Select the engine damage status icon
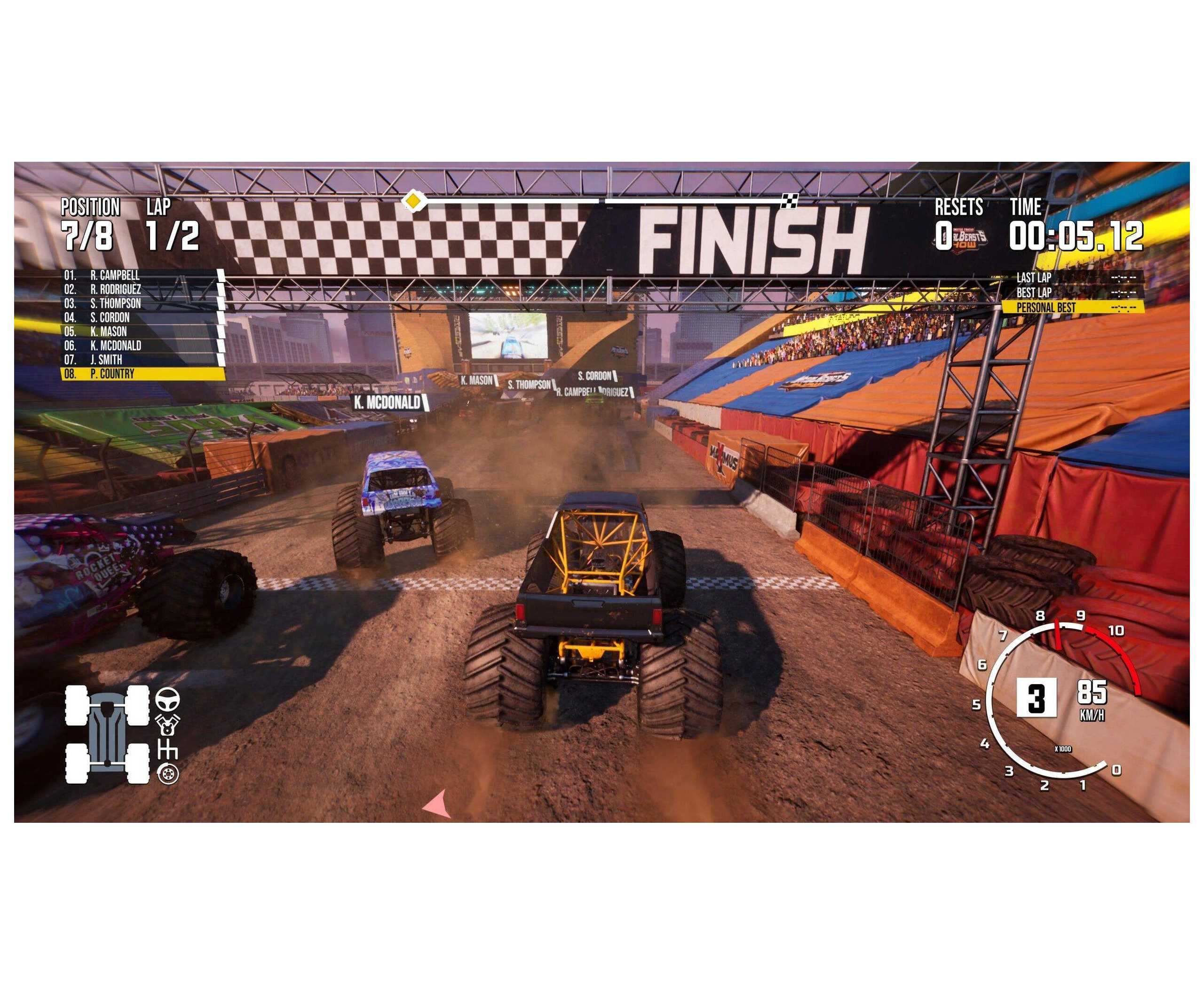Viewport: 1204px width, 985px height. coord(167,724)
